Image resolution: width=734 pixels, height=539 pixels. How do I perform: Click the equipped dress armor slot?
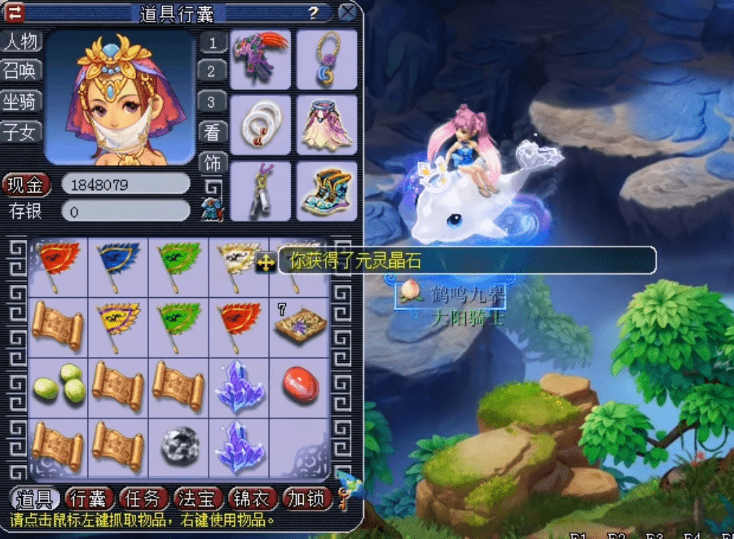click(x=322, y=123)
